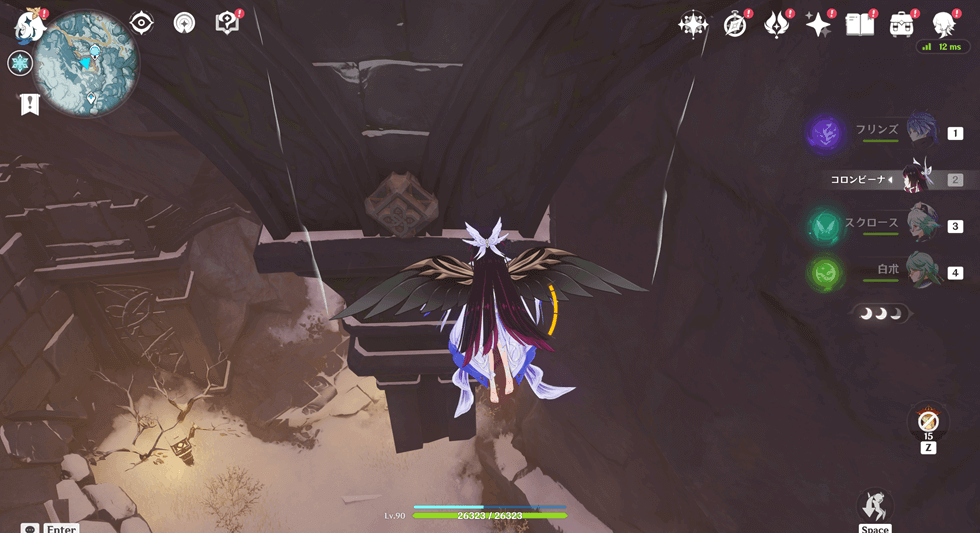Open the open-book handbook icon

point(860,25)
